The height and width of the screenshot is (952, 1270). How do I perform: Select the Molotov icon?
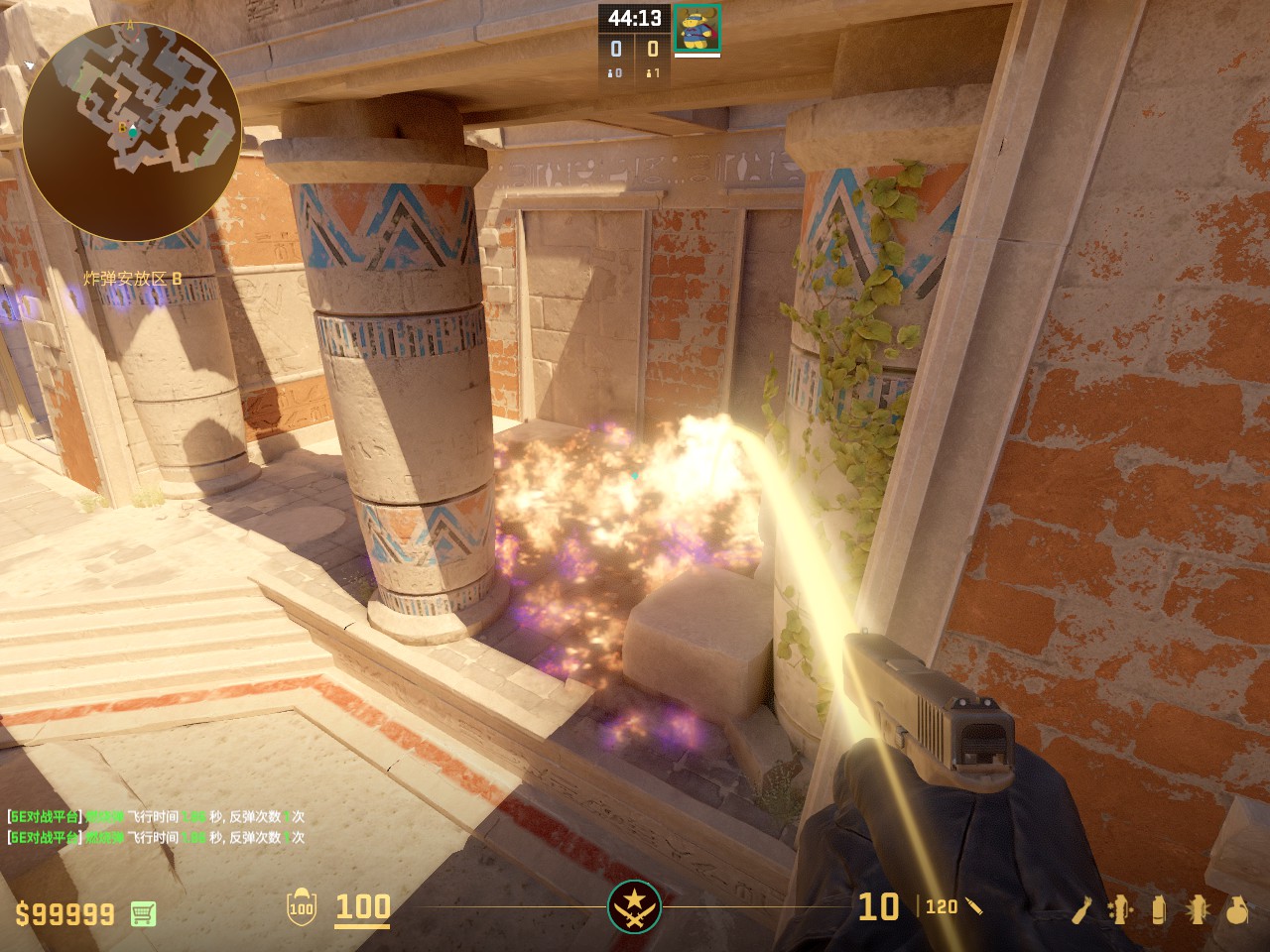1083,909
